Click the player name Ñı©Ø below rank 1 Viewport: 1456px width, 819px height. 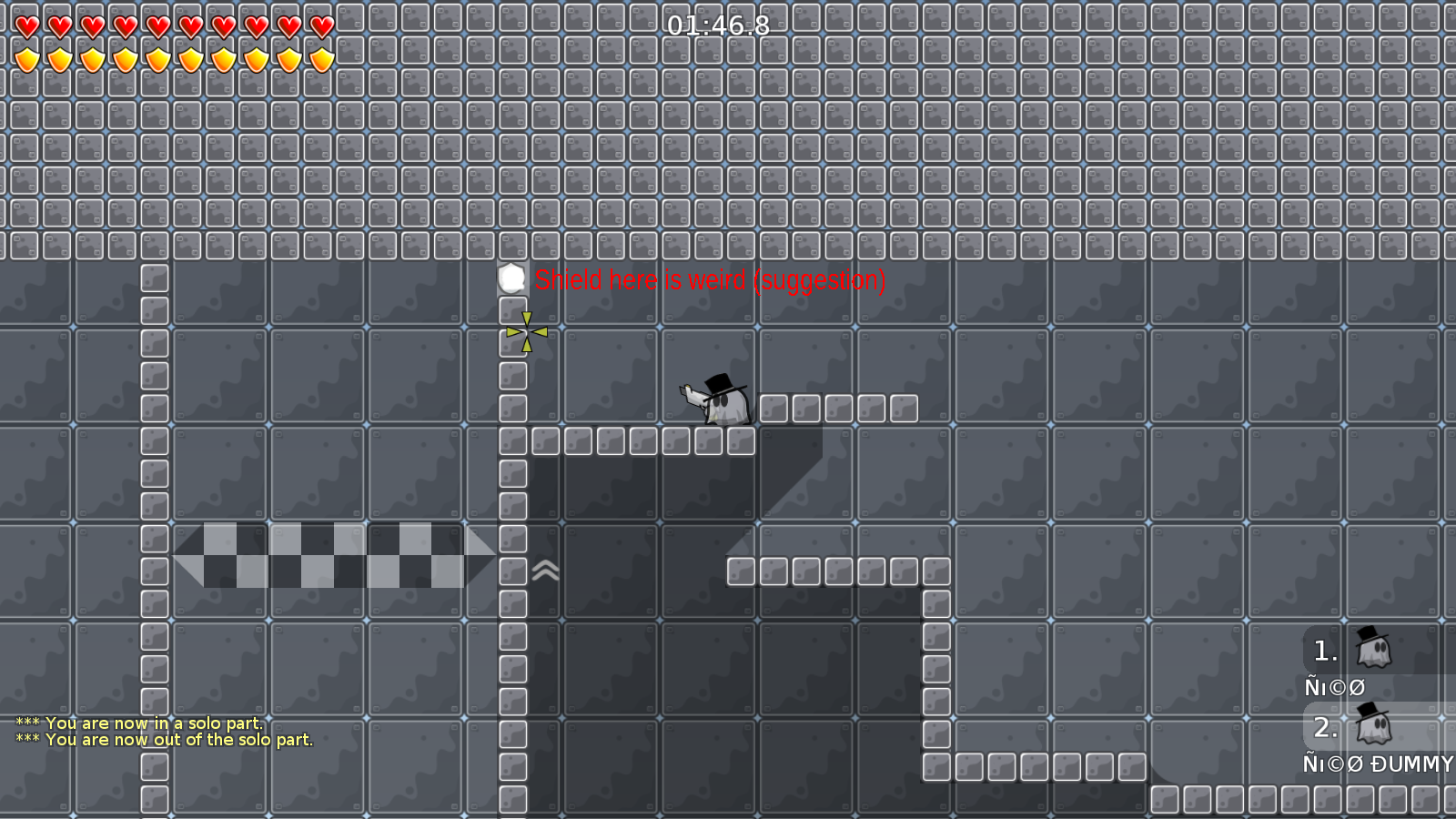(1334, 686)
